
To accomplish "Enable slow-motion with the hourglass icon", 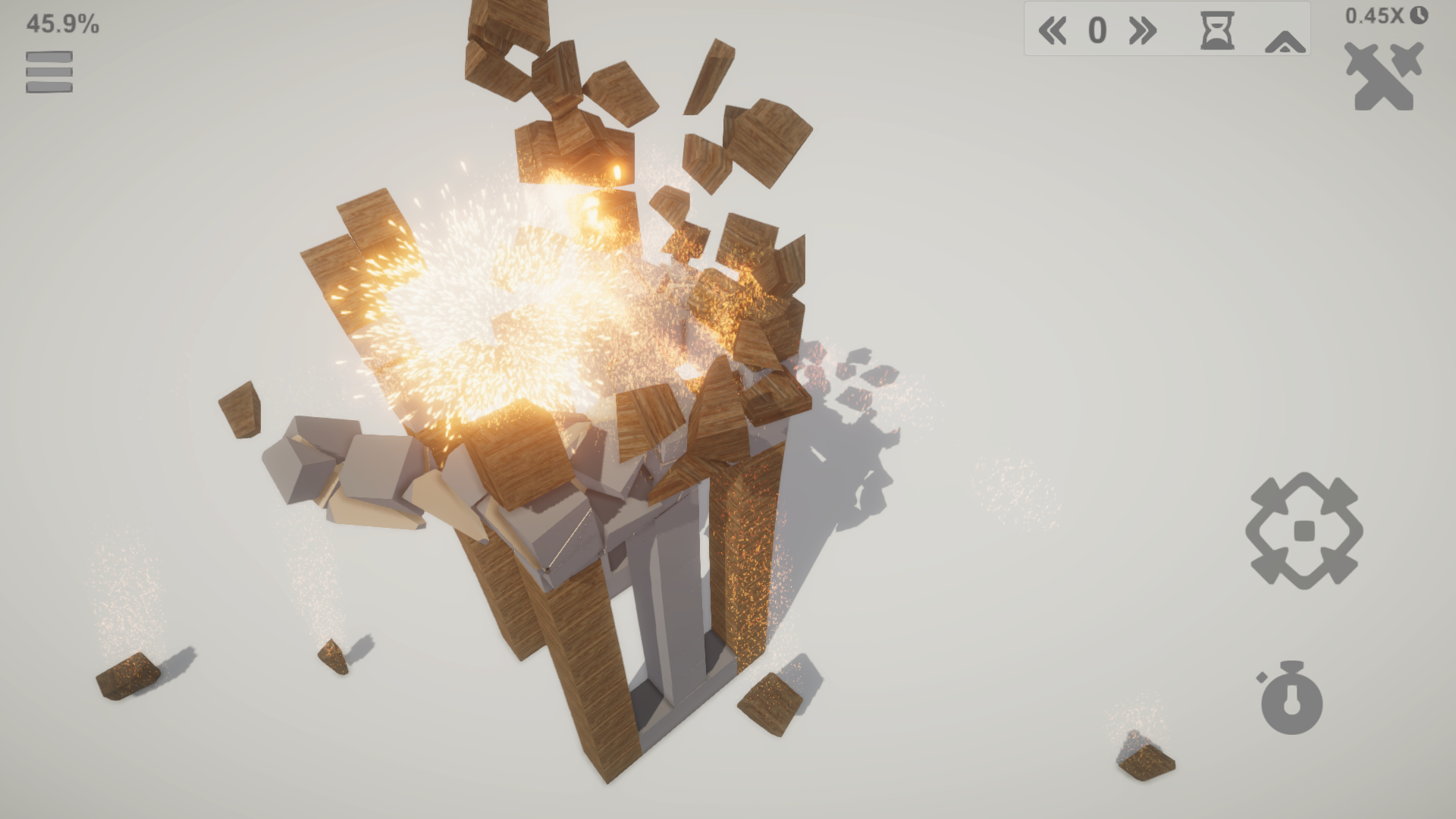I will coord(1216,31).
